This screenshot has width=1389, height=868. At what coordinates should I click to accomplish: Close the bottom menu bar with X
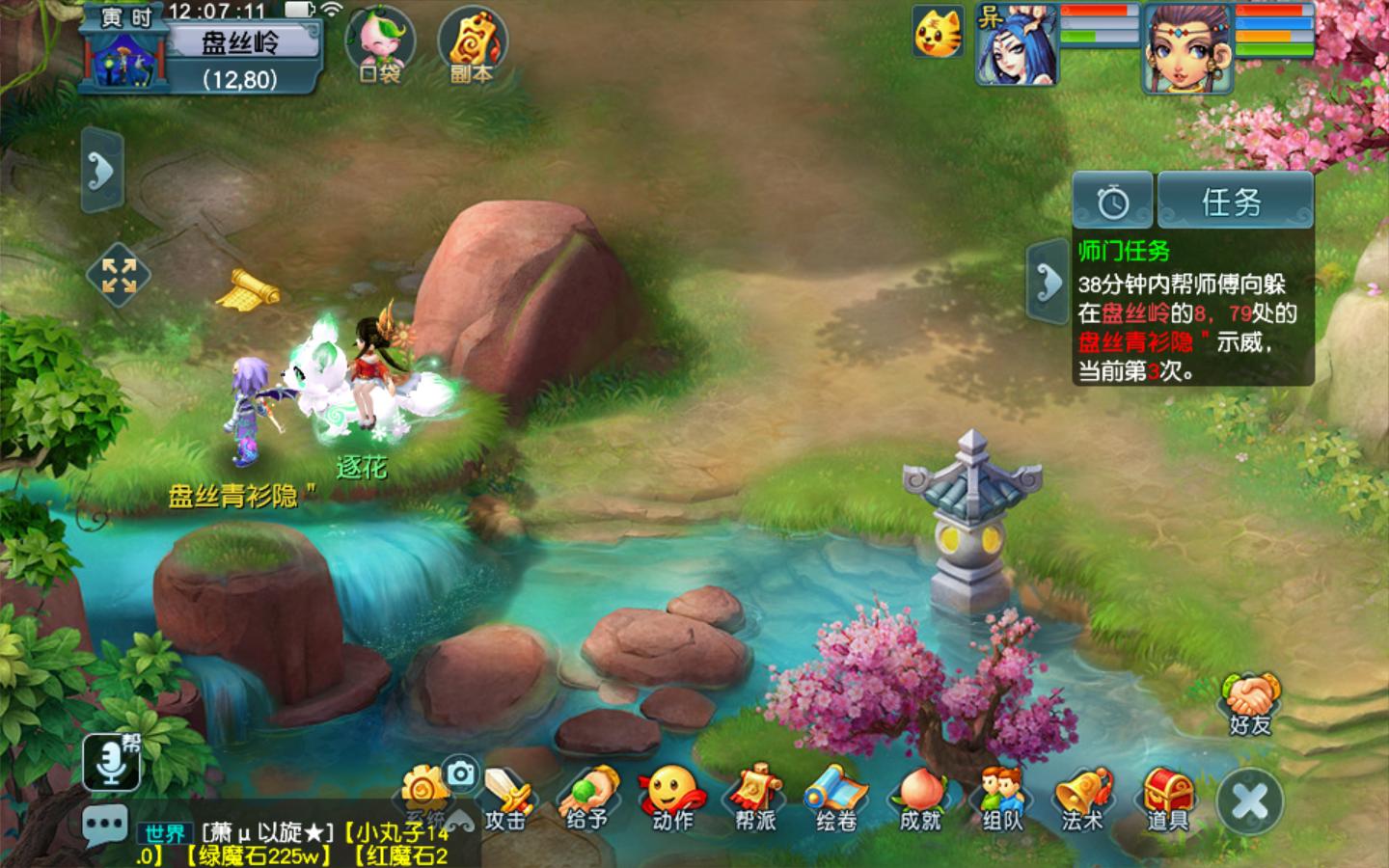1250,801
